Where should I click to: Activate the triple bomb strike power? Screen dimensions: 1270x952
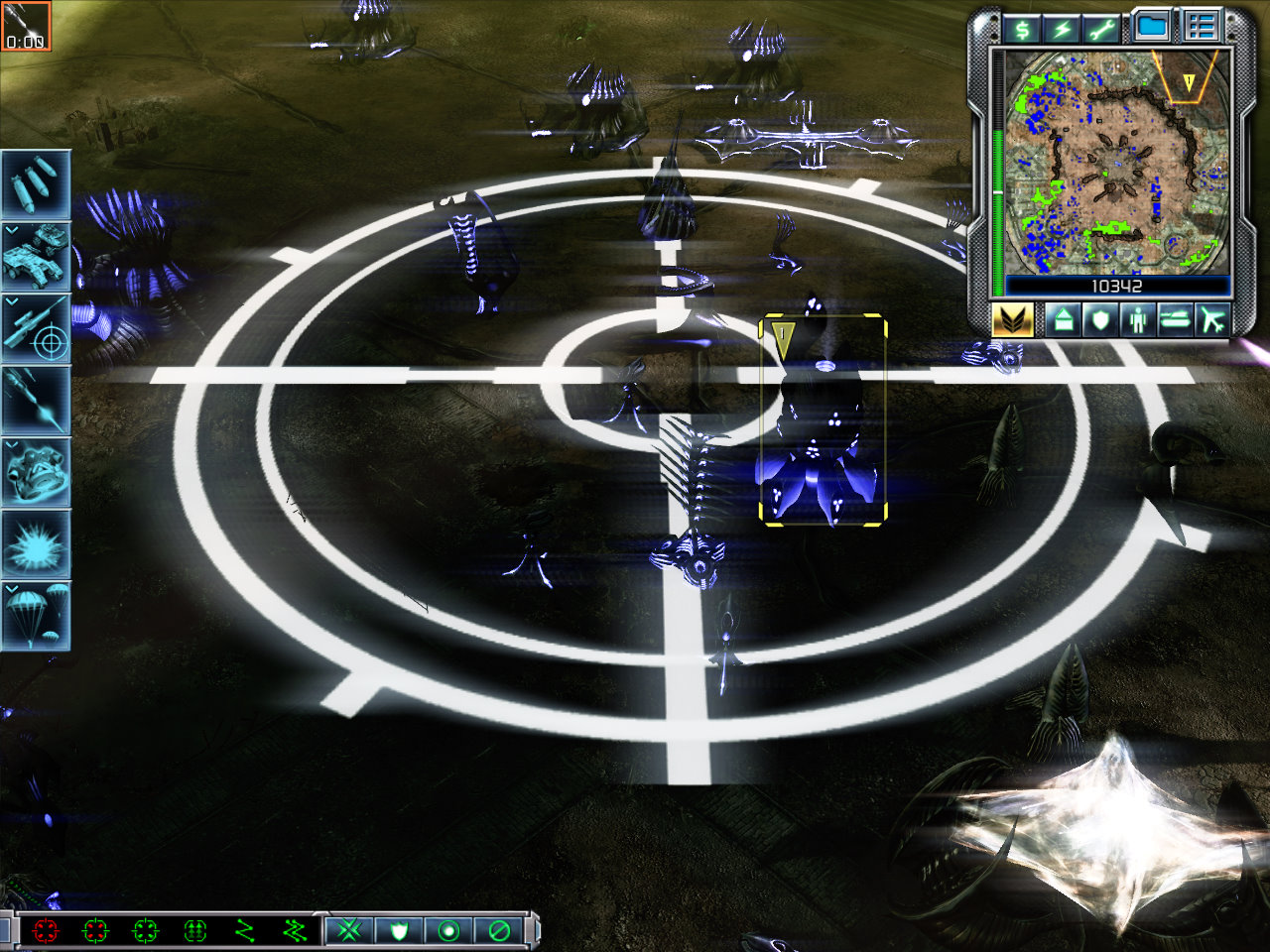(36, 184)
